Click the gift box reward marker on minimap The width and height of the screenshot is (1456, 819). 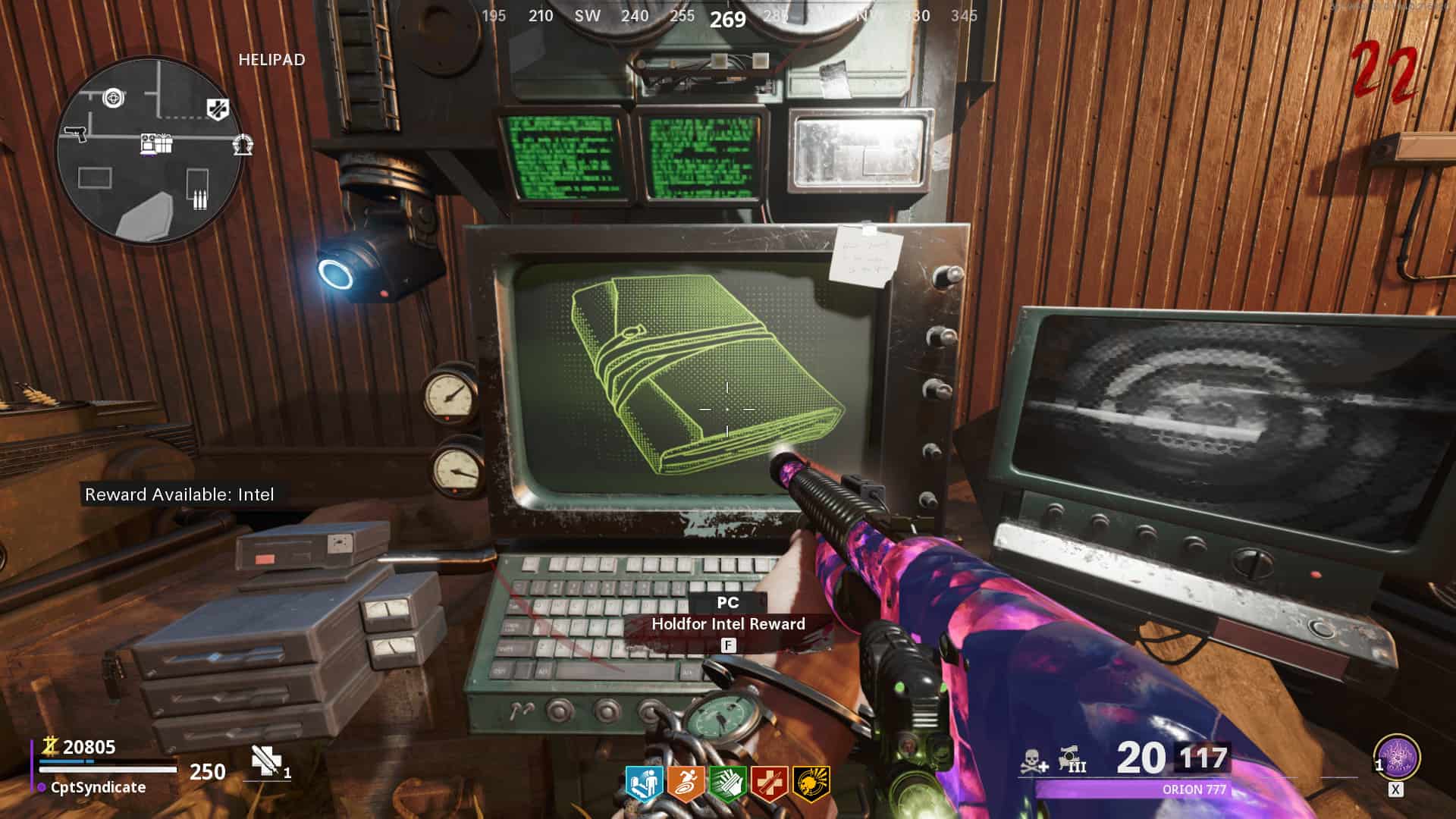point(156,143)
